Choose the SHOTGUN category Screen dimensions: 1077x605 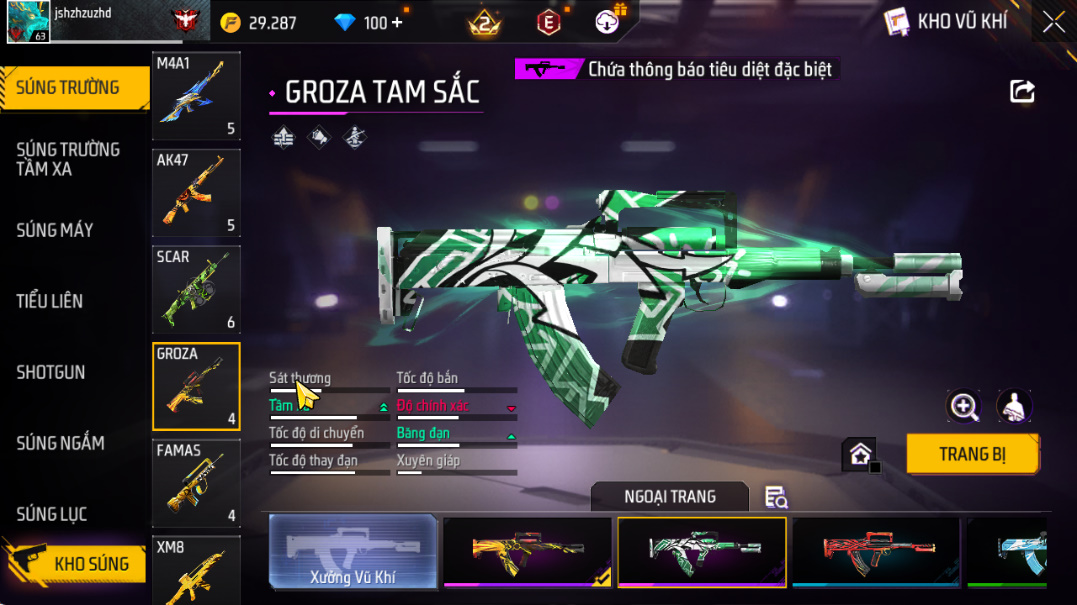[51, 372]
